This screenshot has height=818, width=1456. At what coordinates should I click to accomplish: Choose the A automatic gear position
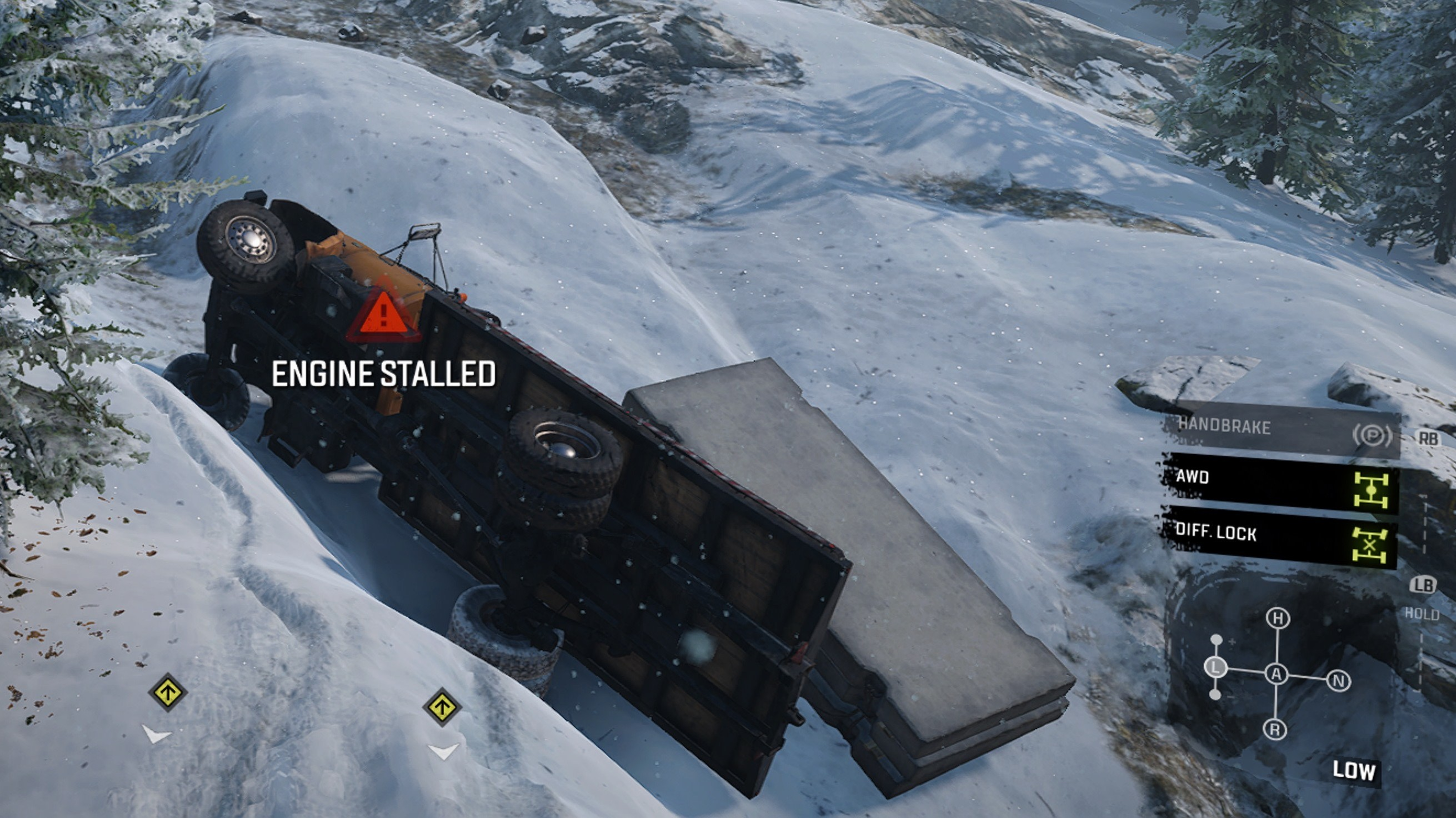tap(1276, 674)
